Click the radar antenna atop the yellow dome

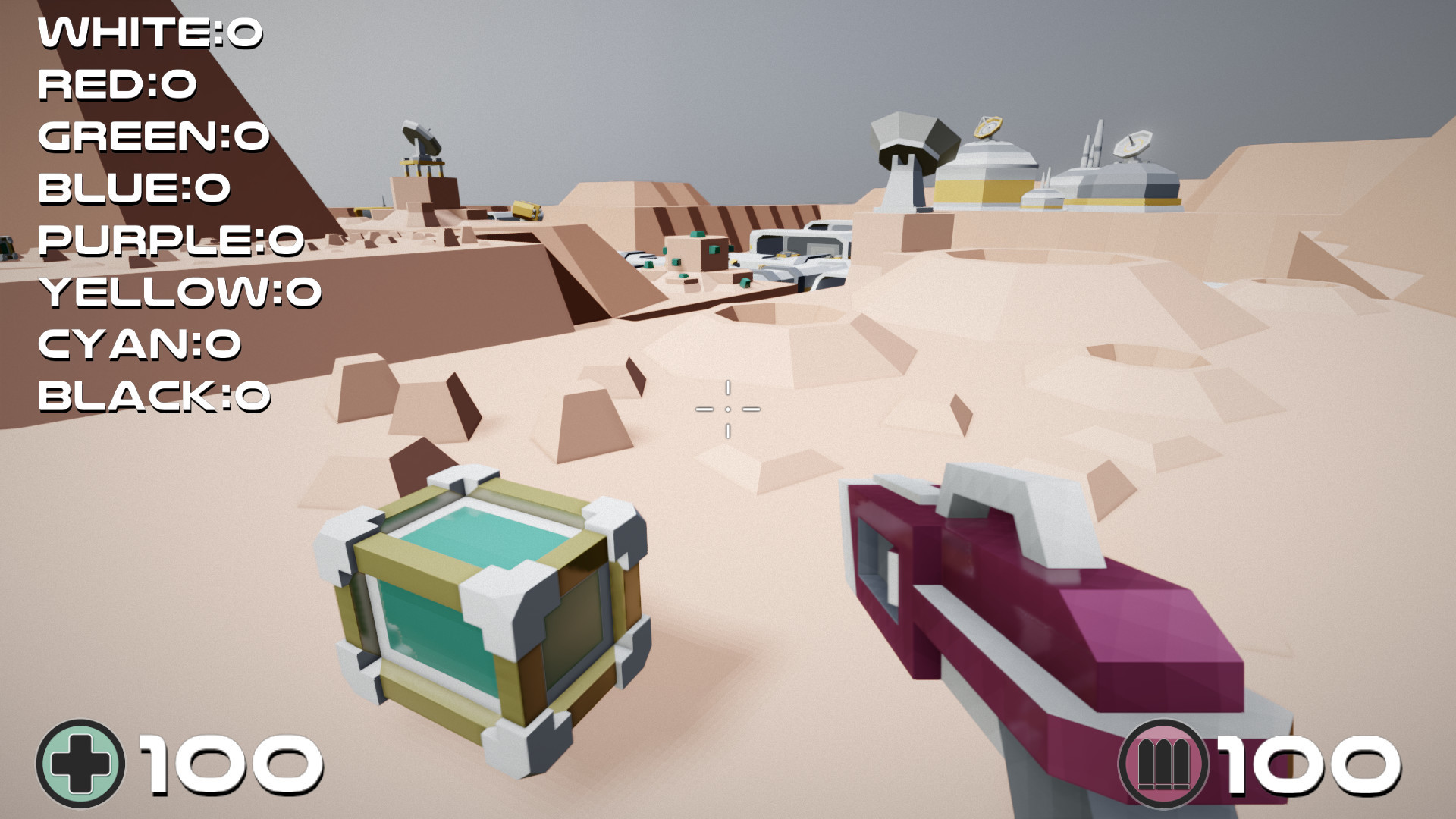[x=987, y=127]
